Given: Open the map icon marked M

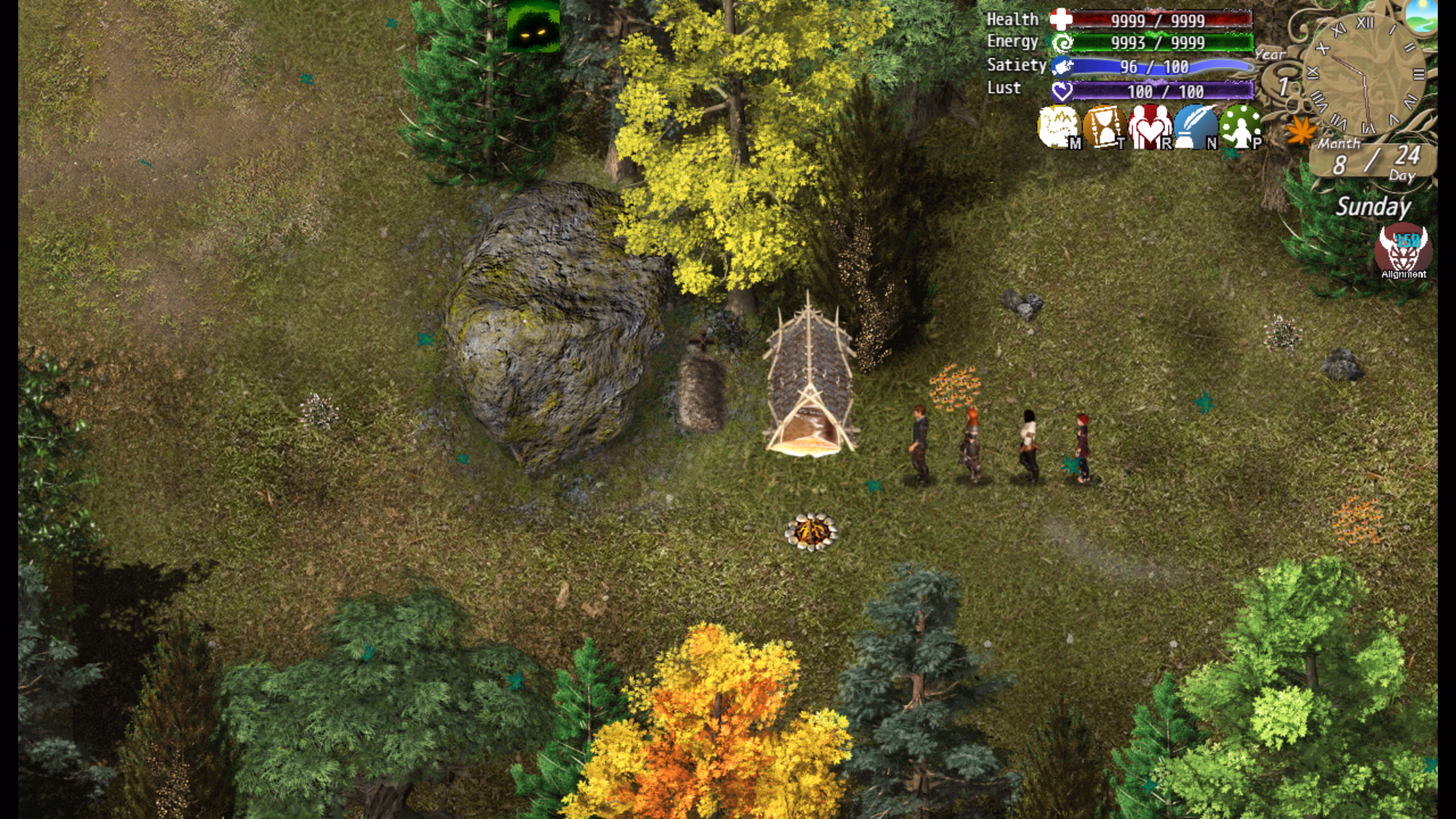Looking at the screenshot, I should tap(1059, 127).
